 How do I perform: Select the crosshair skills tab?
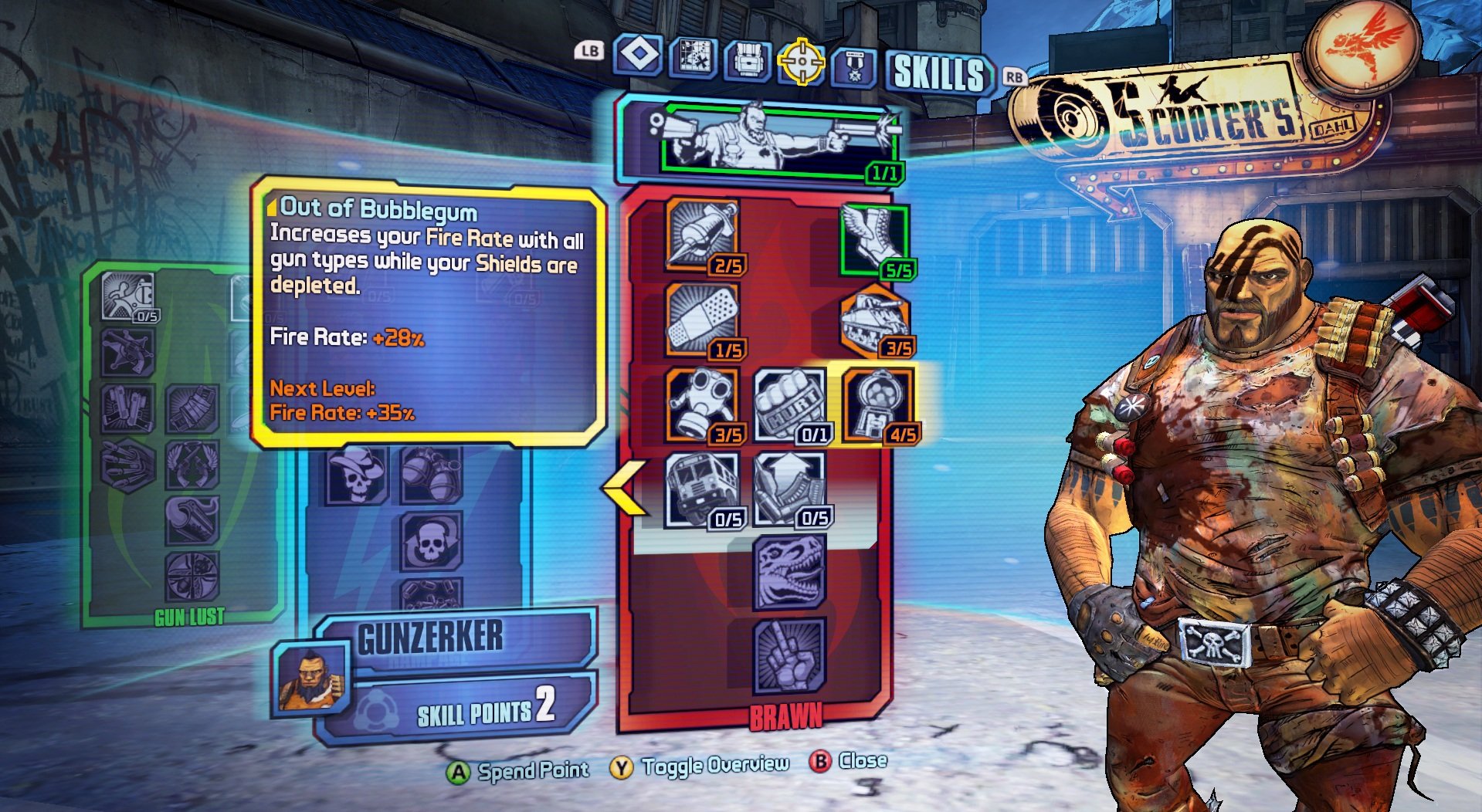[x=801, y=61]
